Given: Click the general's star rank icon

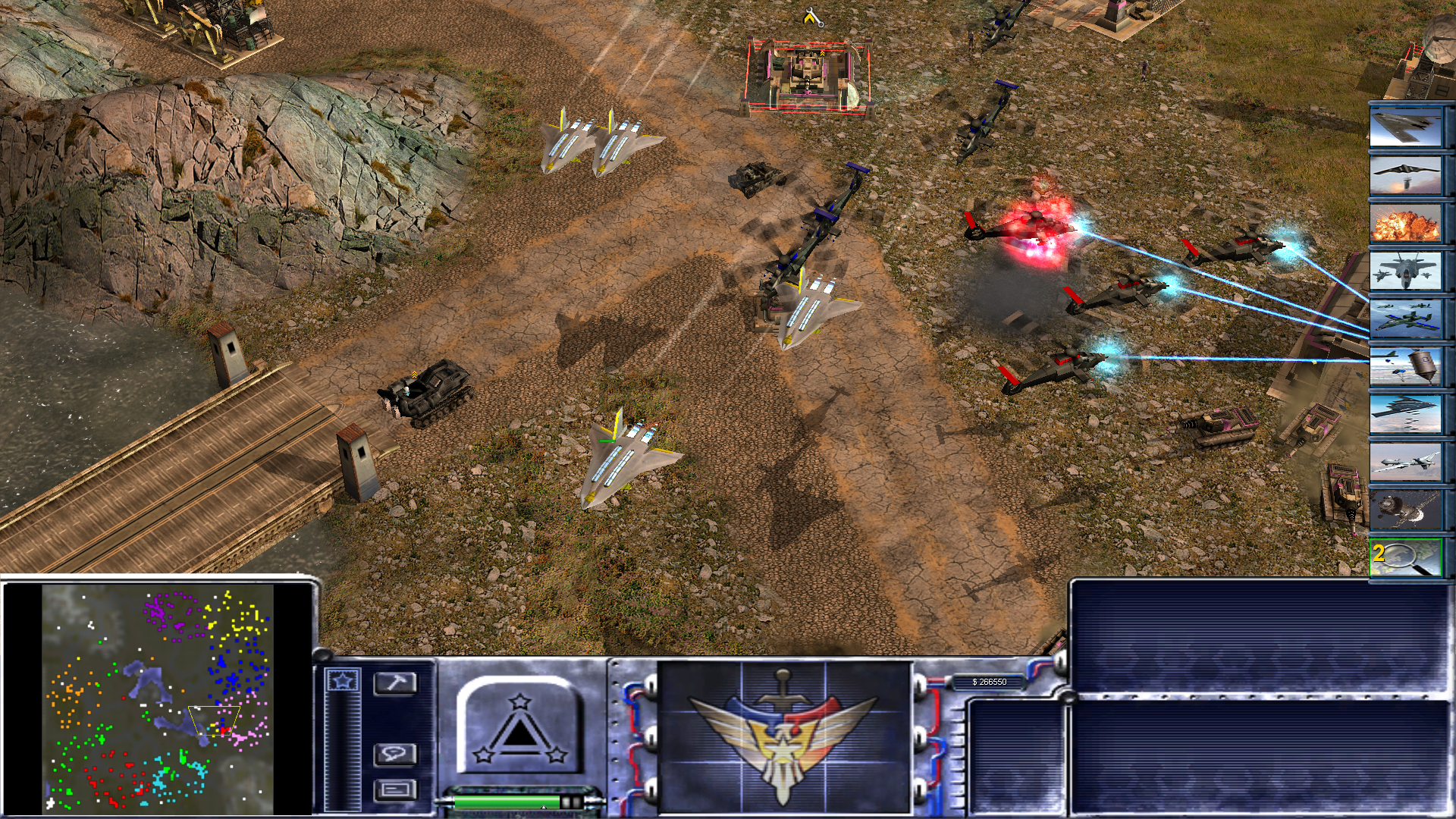Looking at the screenshot, I should point(342,680).
